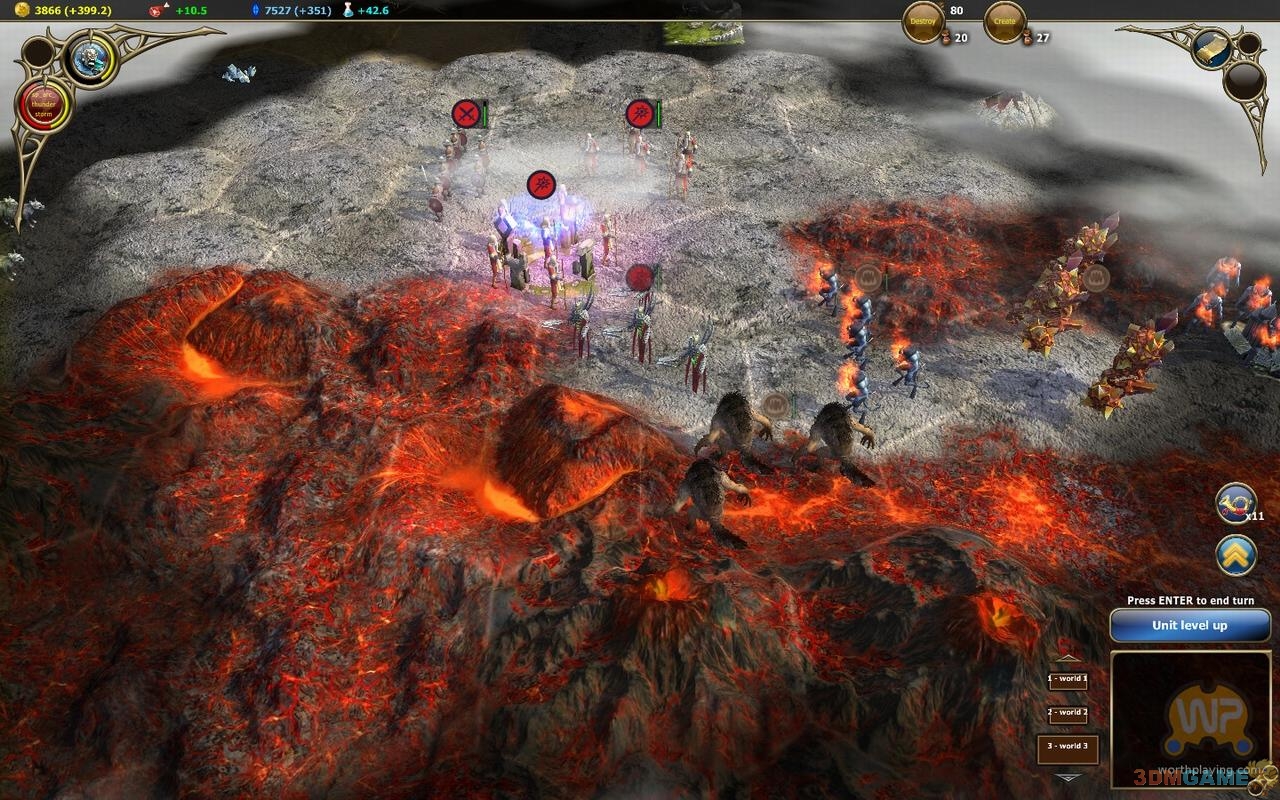The height and width of the screenshot is (800, 1280).
Task: Open the hero portrait orb
Action: (x=91, y=58)
